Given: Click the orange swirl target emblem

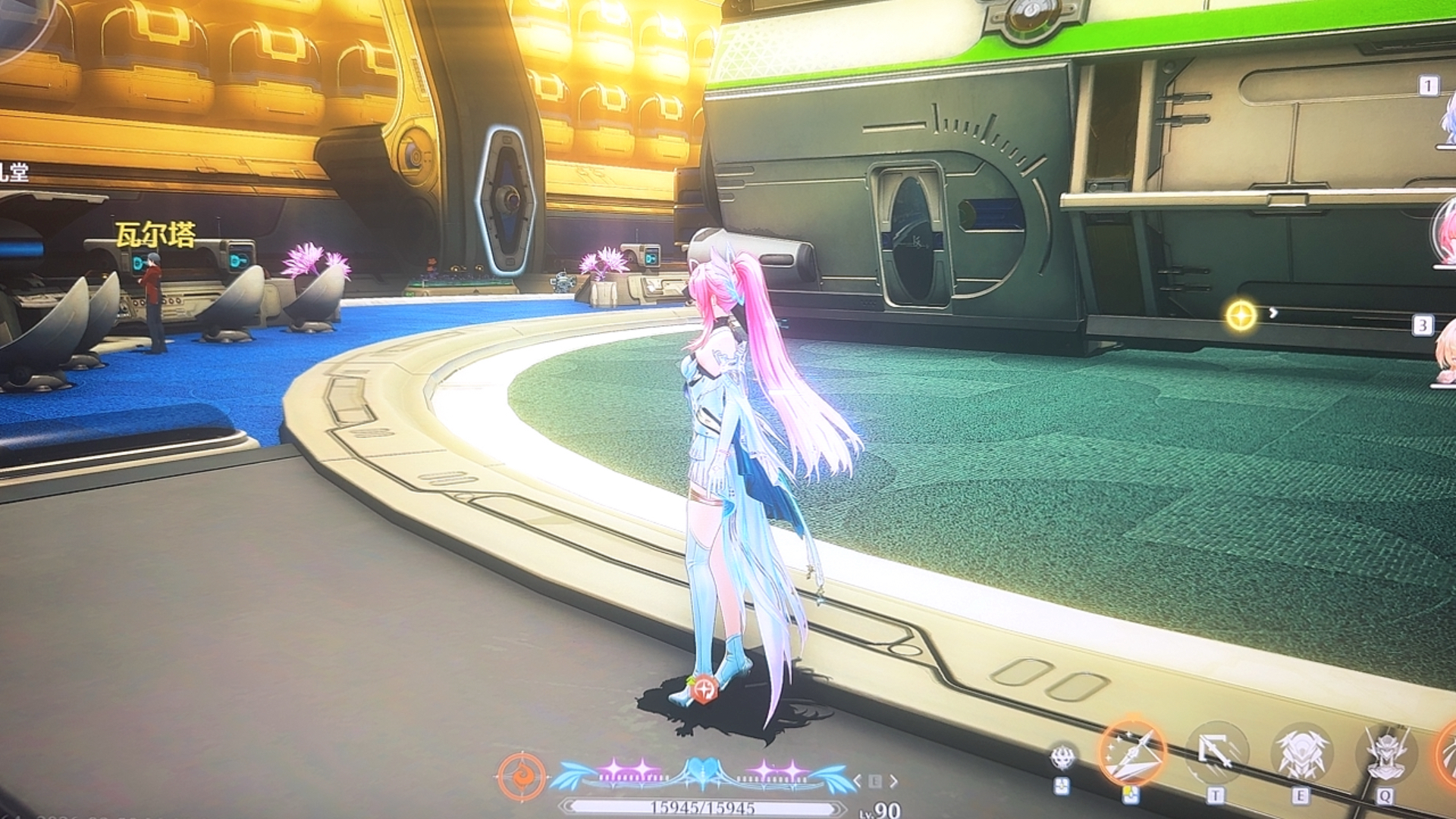Looking at the screenshot, I should (522, 778).
